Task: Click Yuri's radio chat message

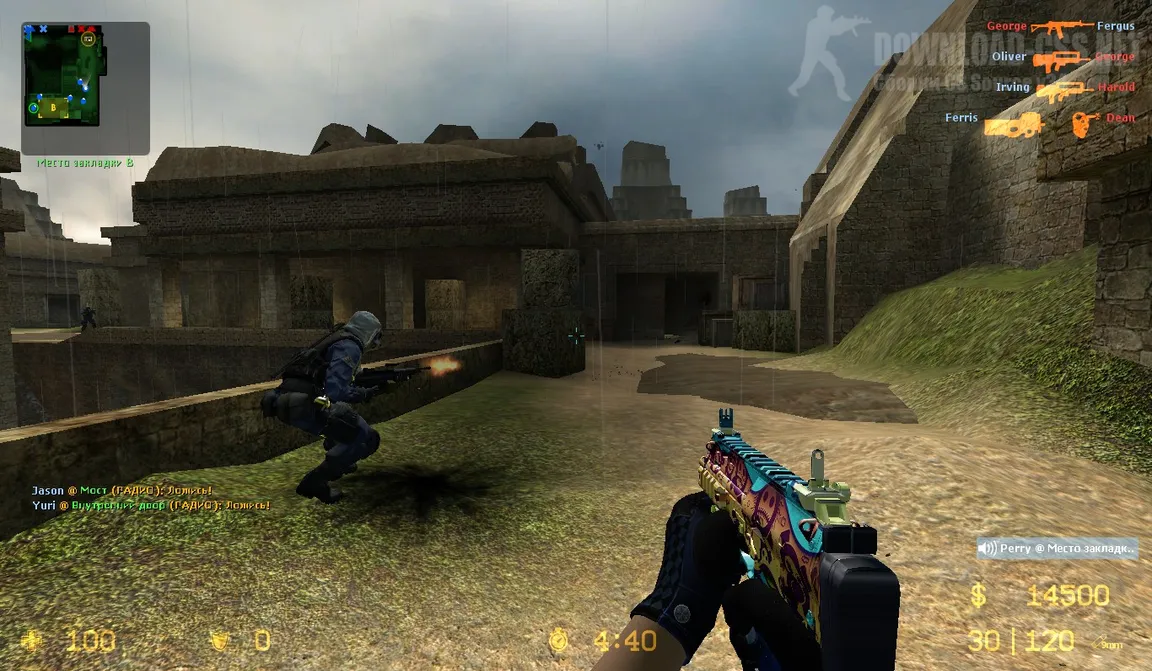Action: [150, 506]
